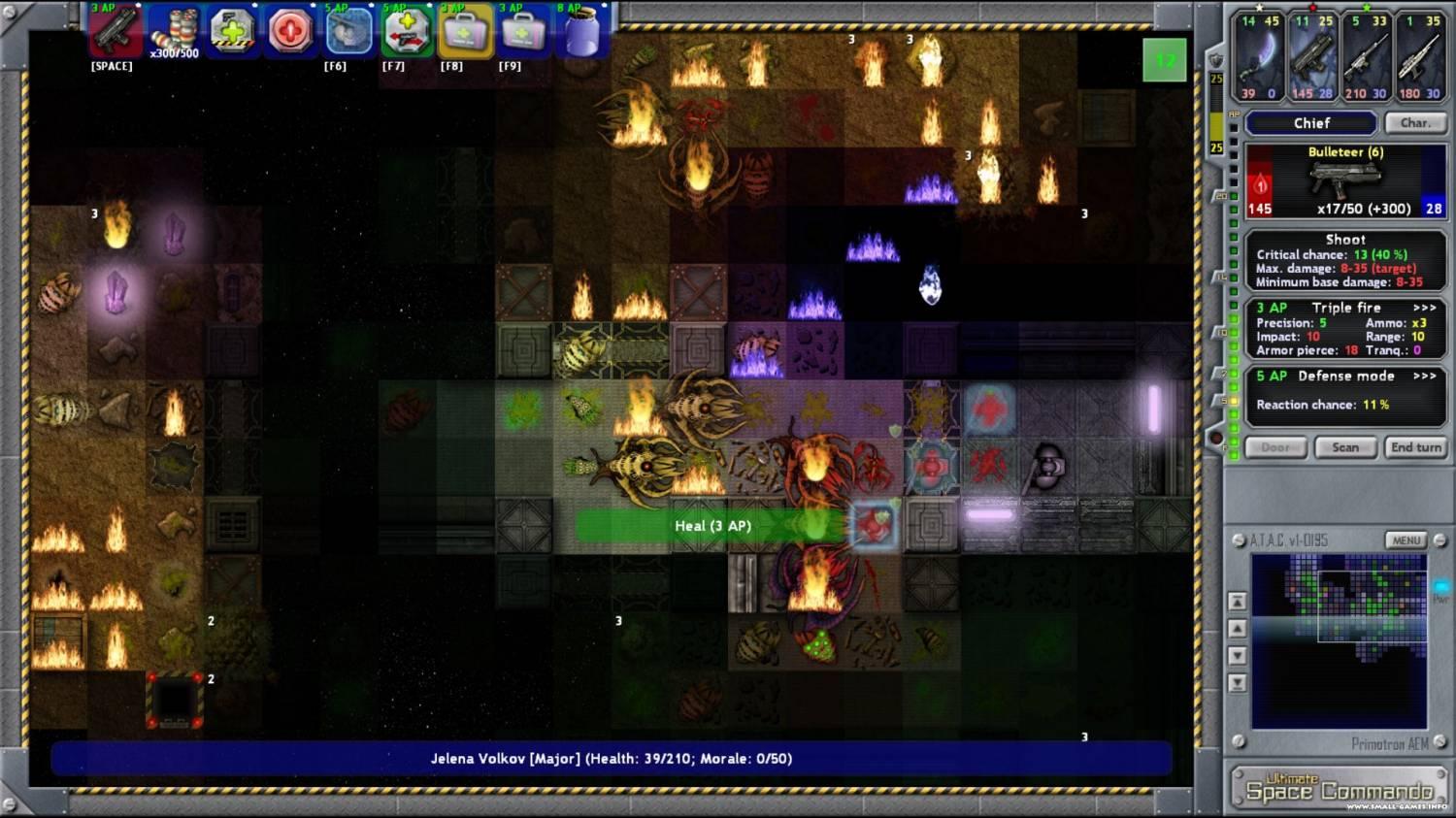Choose the highlighted F8 medkit
This screenshot has width=1456, height=818.
tap(465, 32)
